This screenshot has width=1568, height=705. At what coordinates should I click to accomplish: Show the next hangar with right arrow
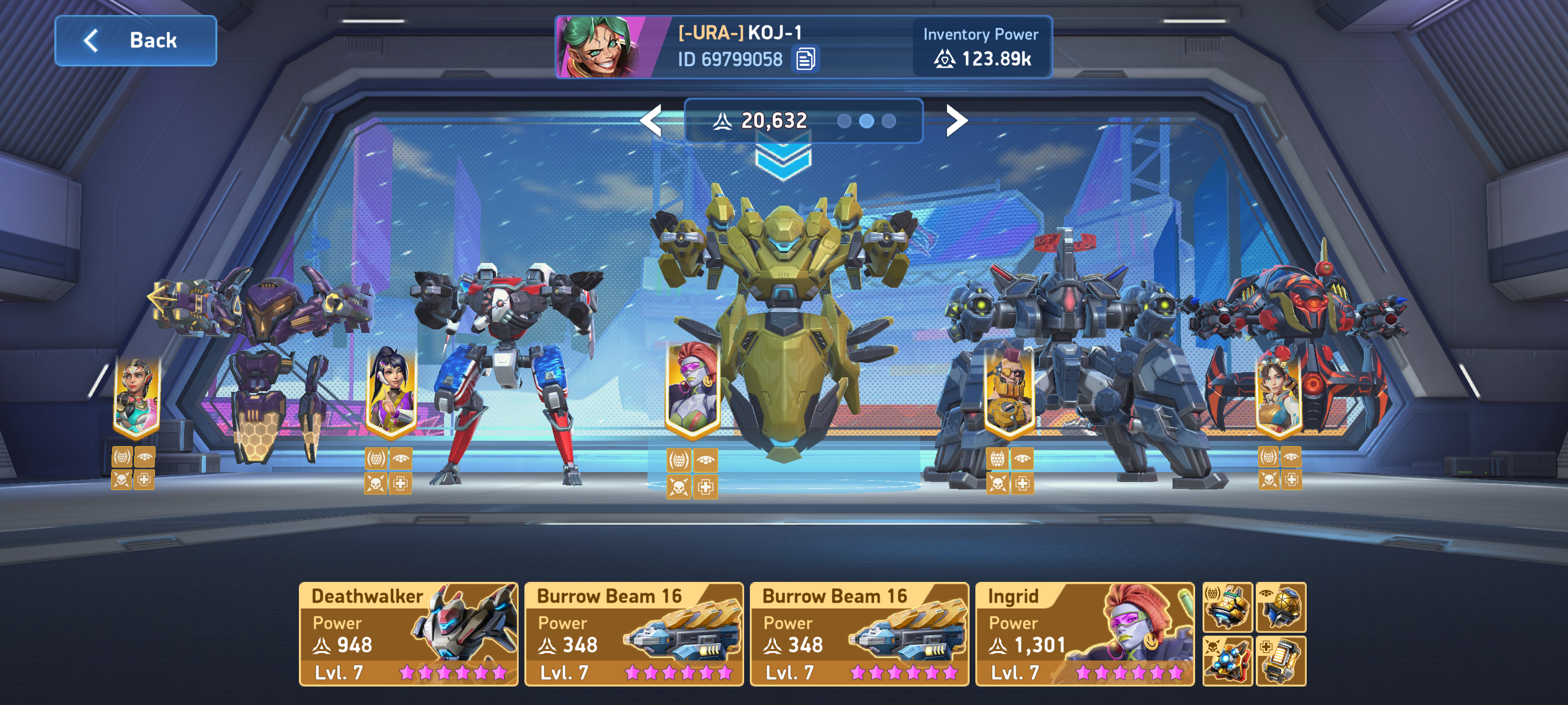point(956,120)
